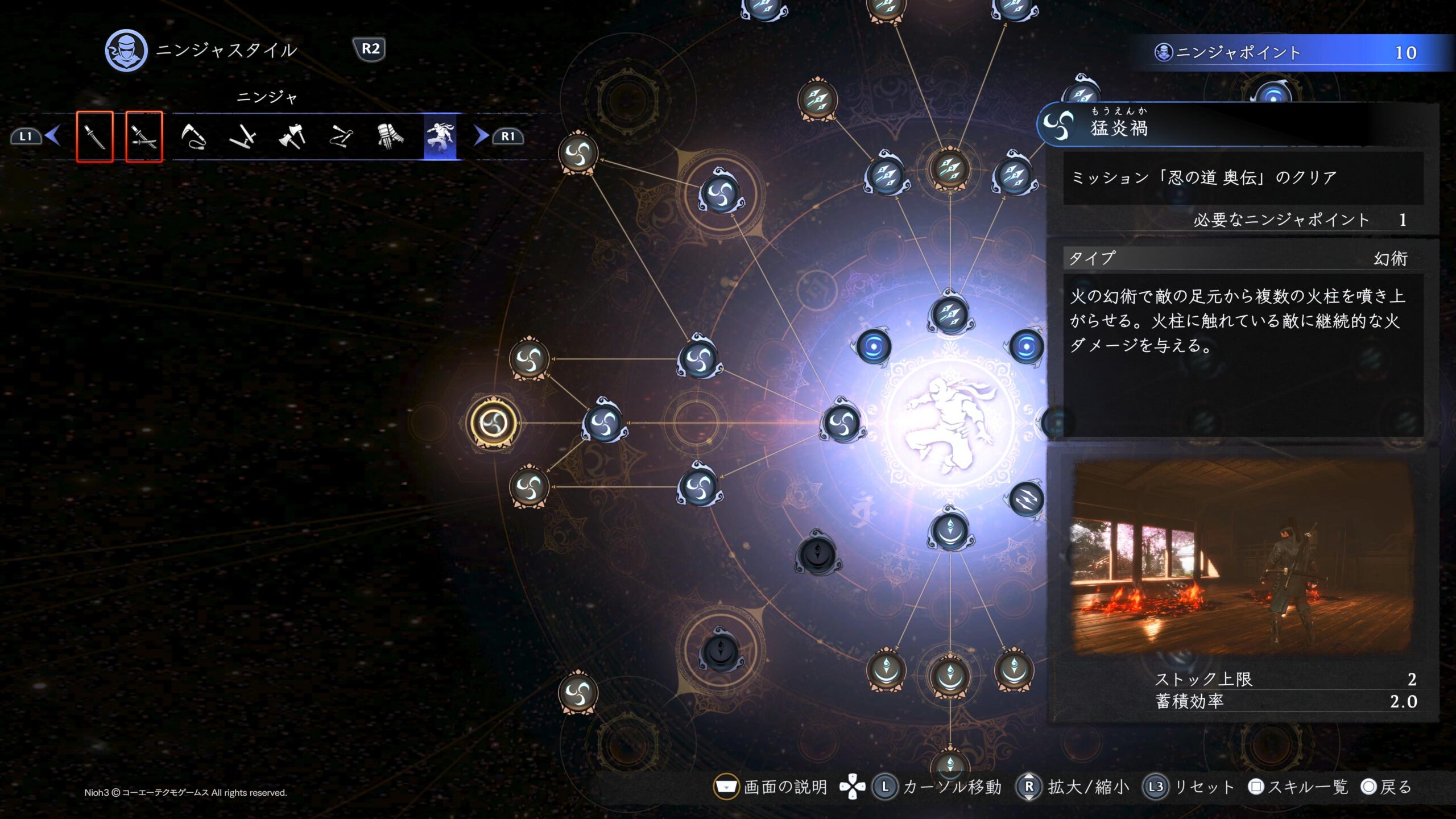The height and width of the screenshot is (819, 1456).
Task: Select the single katana weapon tab
Action: pyautogui.click(x=94, y=136)
